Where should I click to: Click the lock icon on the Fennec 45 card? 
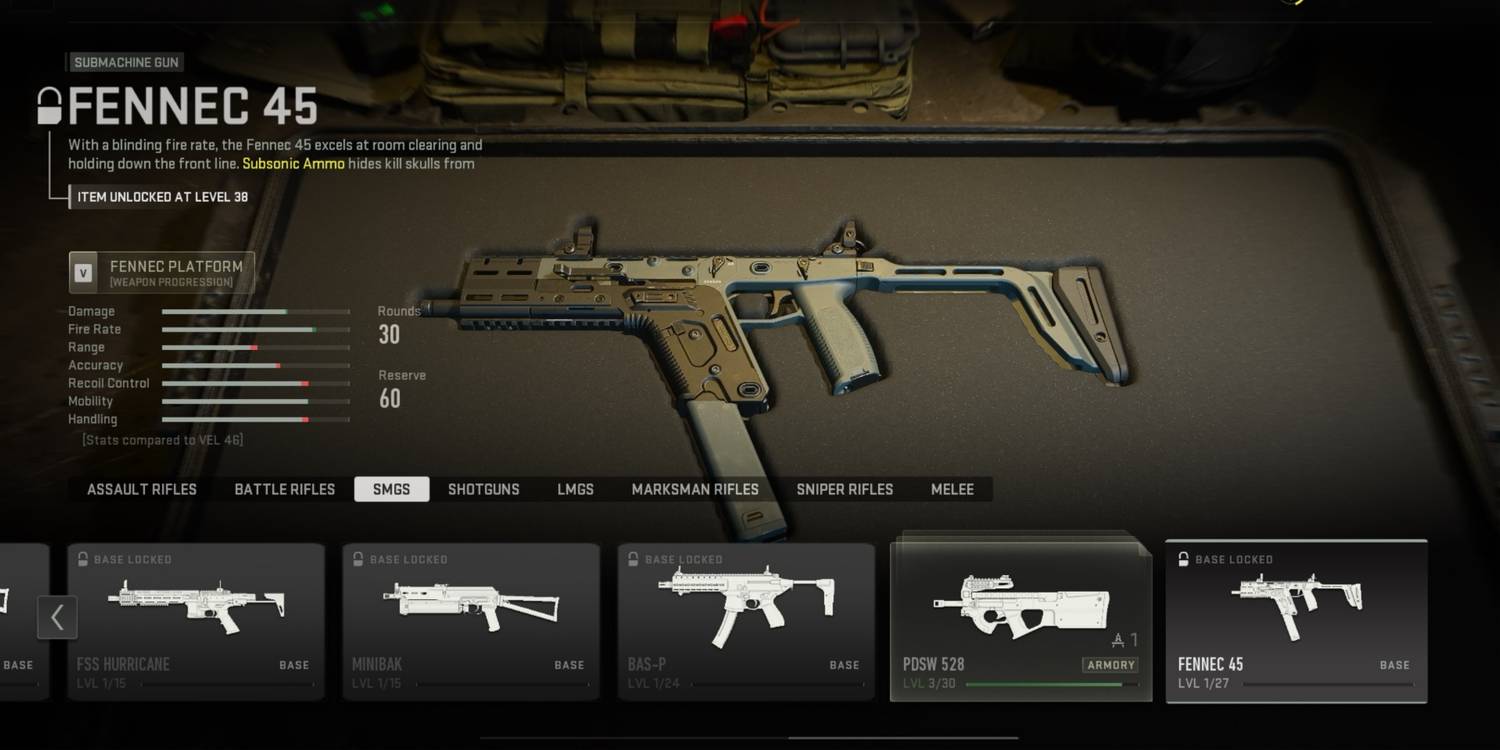1183,559
